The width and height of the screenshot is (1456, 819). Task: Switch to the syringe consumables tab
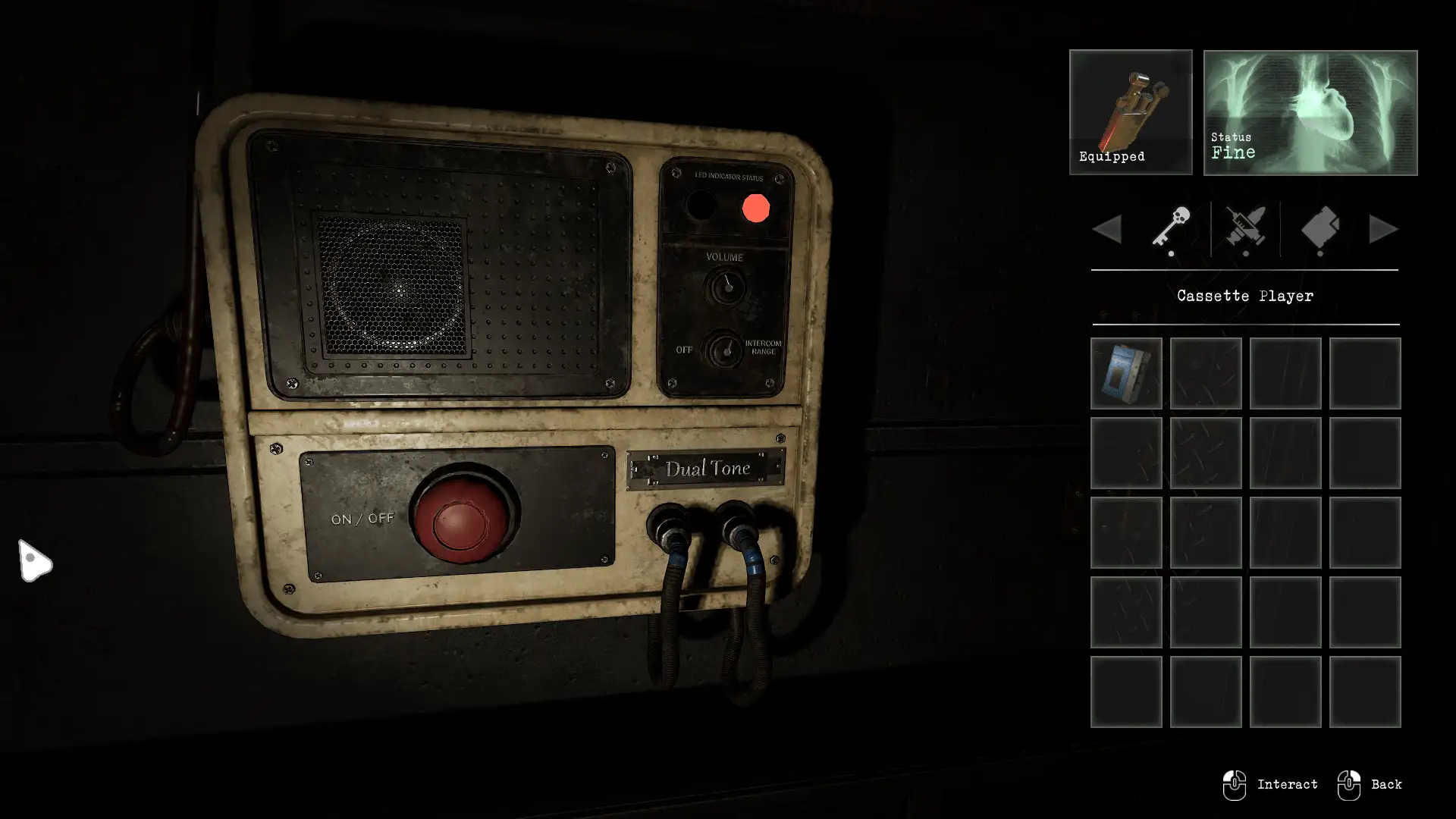(x=1245, y=227)
